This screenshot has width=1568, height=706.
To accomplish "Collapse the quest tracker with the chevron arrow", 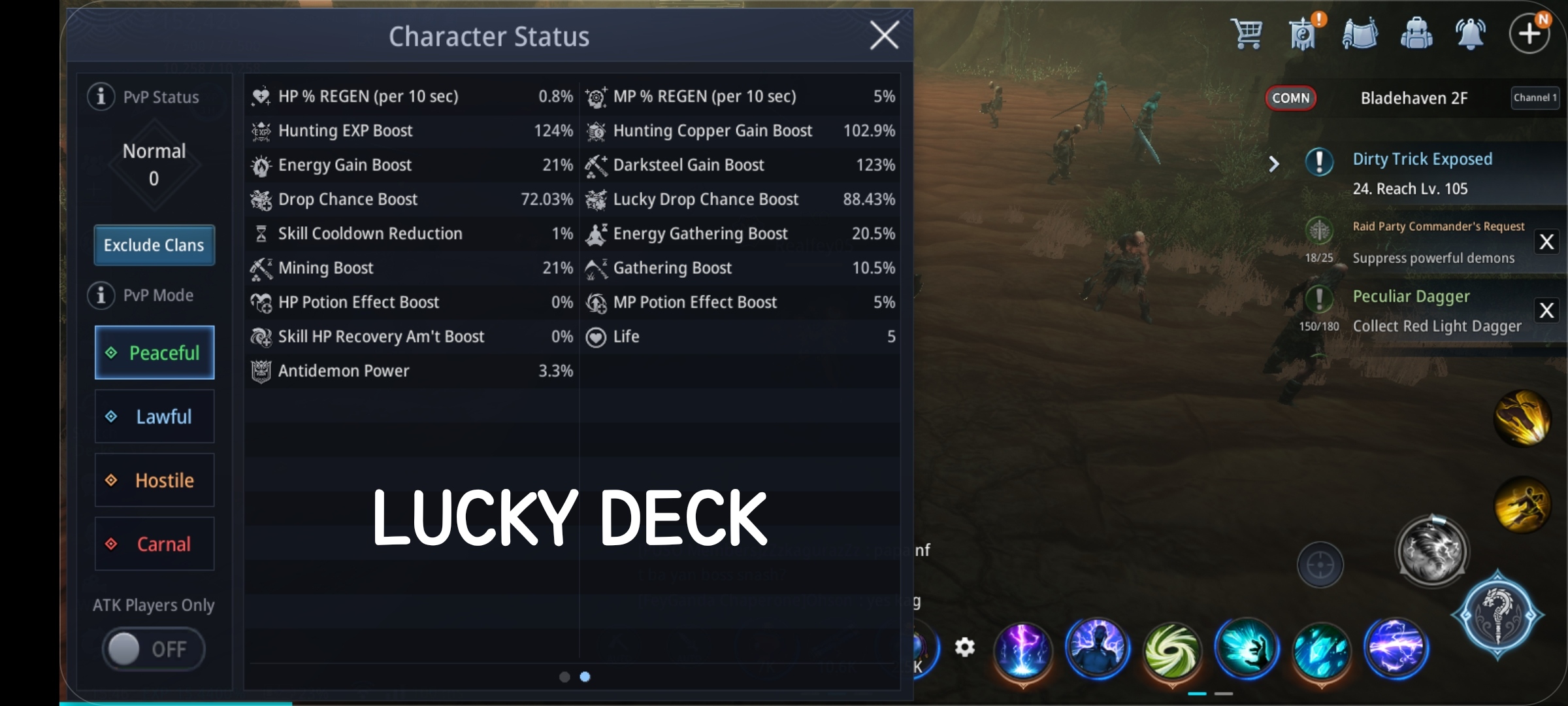I will tap(1273, 164).
